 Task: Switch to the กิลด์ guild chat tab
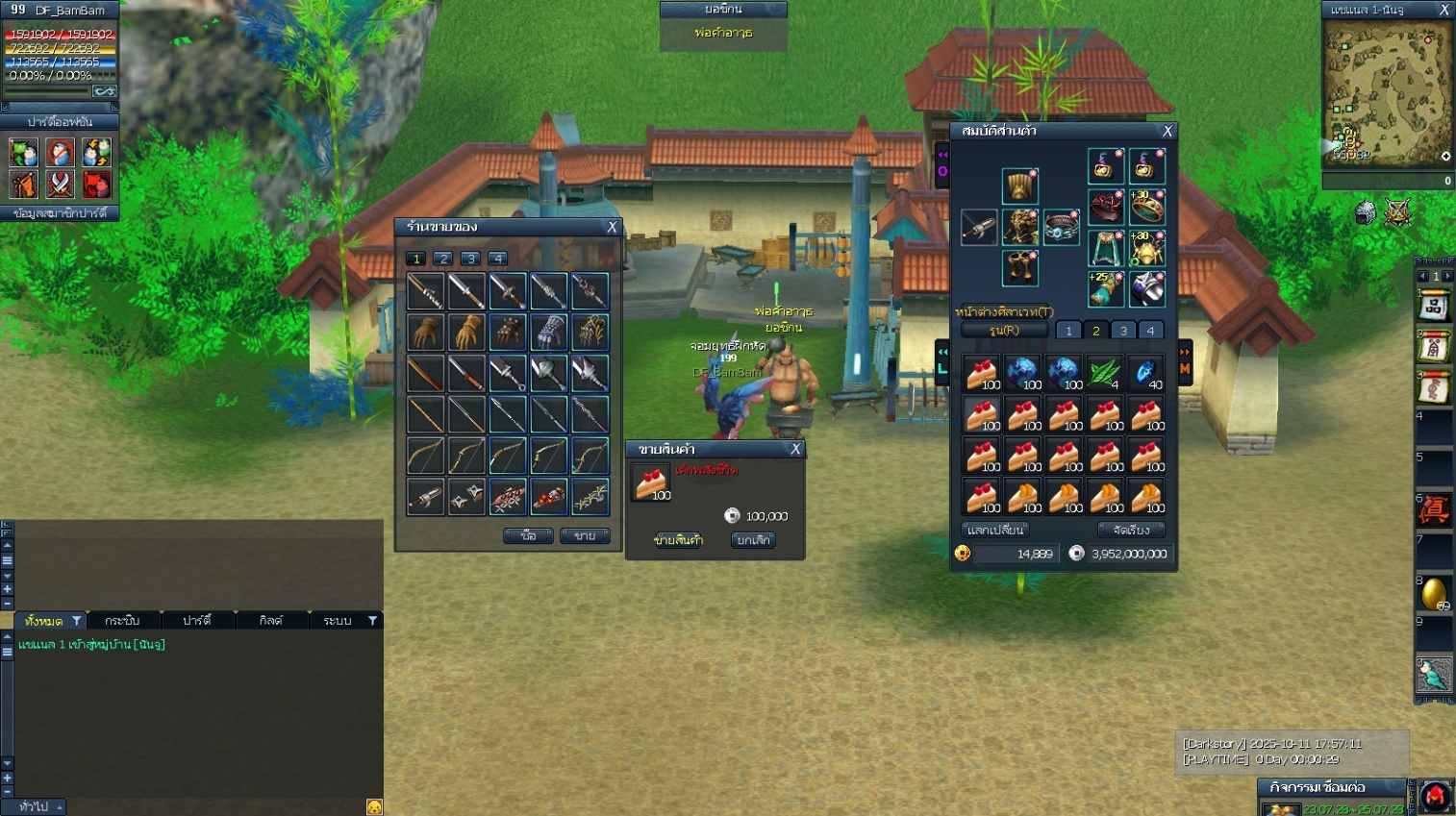coord(271,621)
